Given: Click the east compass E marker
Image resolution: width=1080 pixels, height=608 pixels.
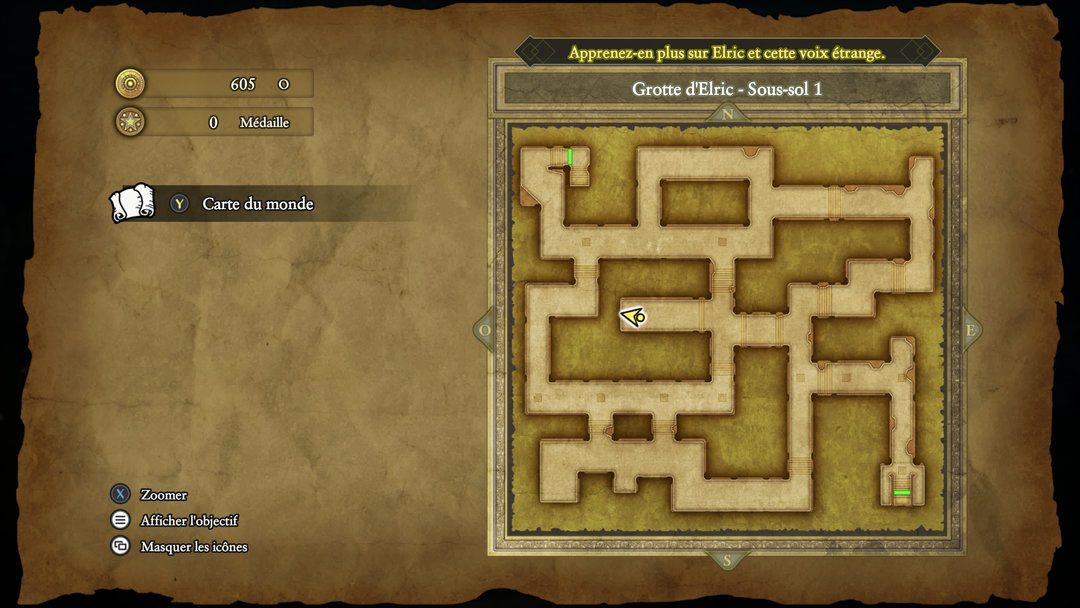Looking at the screenshot, I should [x=969, y=330].
